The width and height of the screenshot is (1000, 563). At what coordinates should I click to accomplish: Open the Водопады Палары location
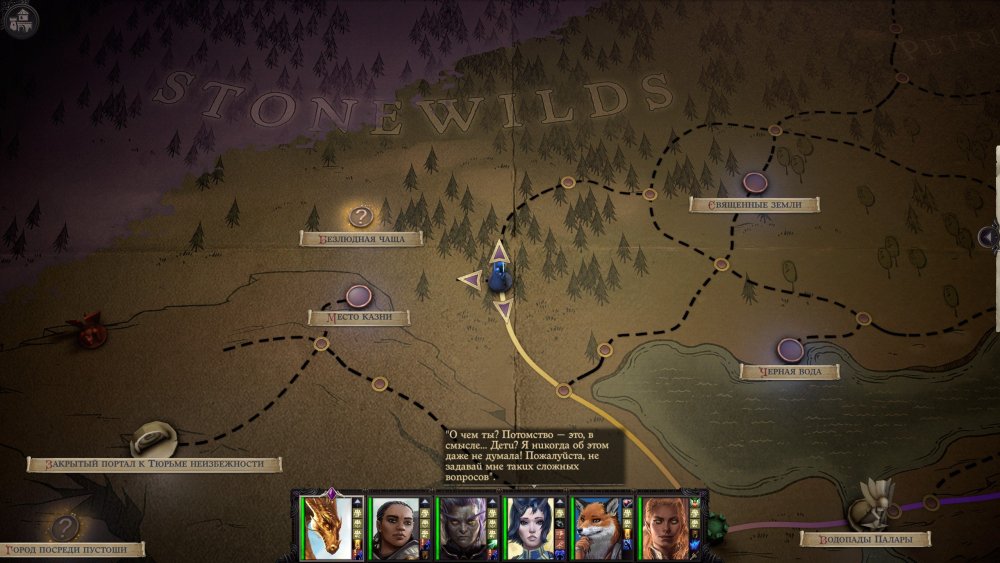click(868, 512)
